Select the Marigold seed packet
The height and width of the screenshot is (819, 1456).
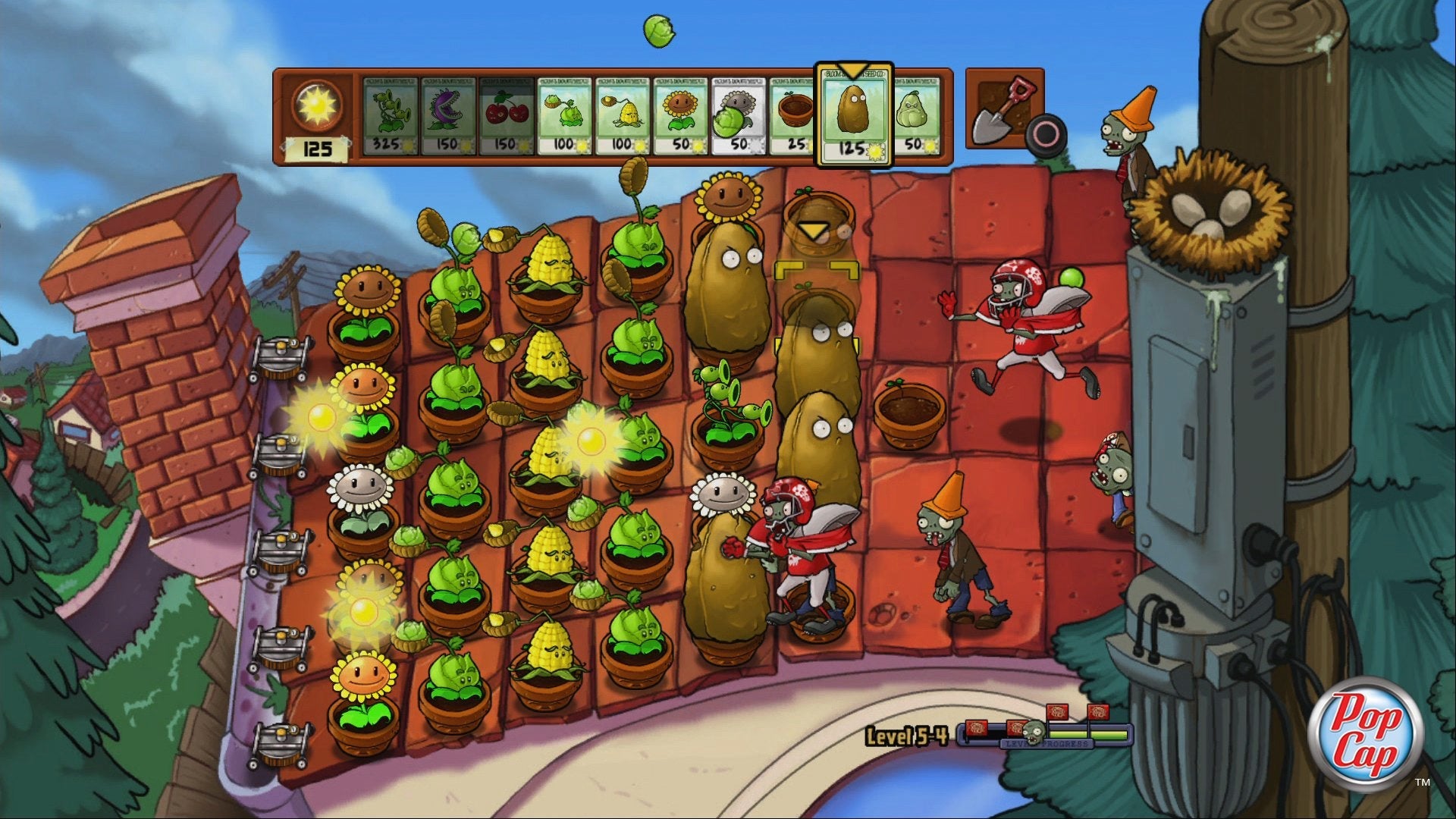pyautogui.click(x=739, y=116)
